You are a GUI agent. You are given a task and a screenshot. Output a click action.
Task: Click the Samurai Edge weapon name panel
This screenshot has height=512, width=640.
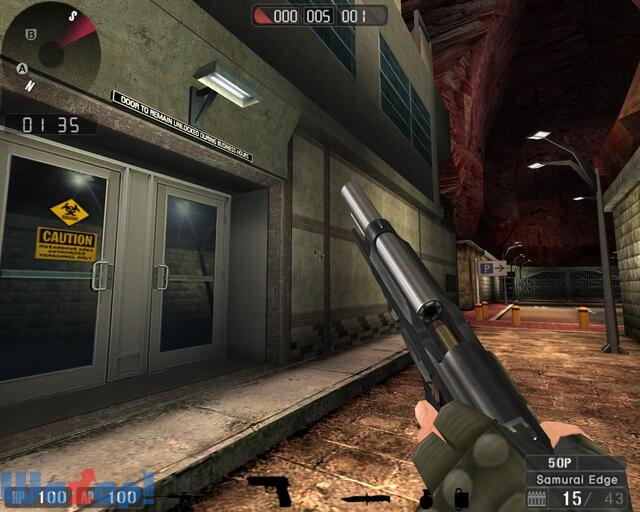574,479
